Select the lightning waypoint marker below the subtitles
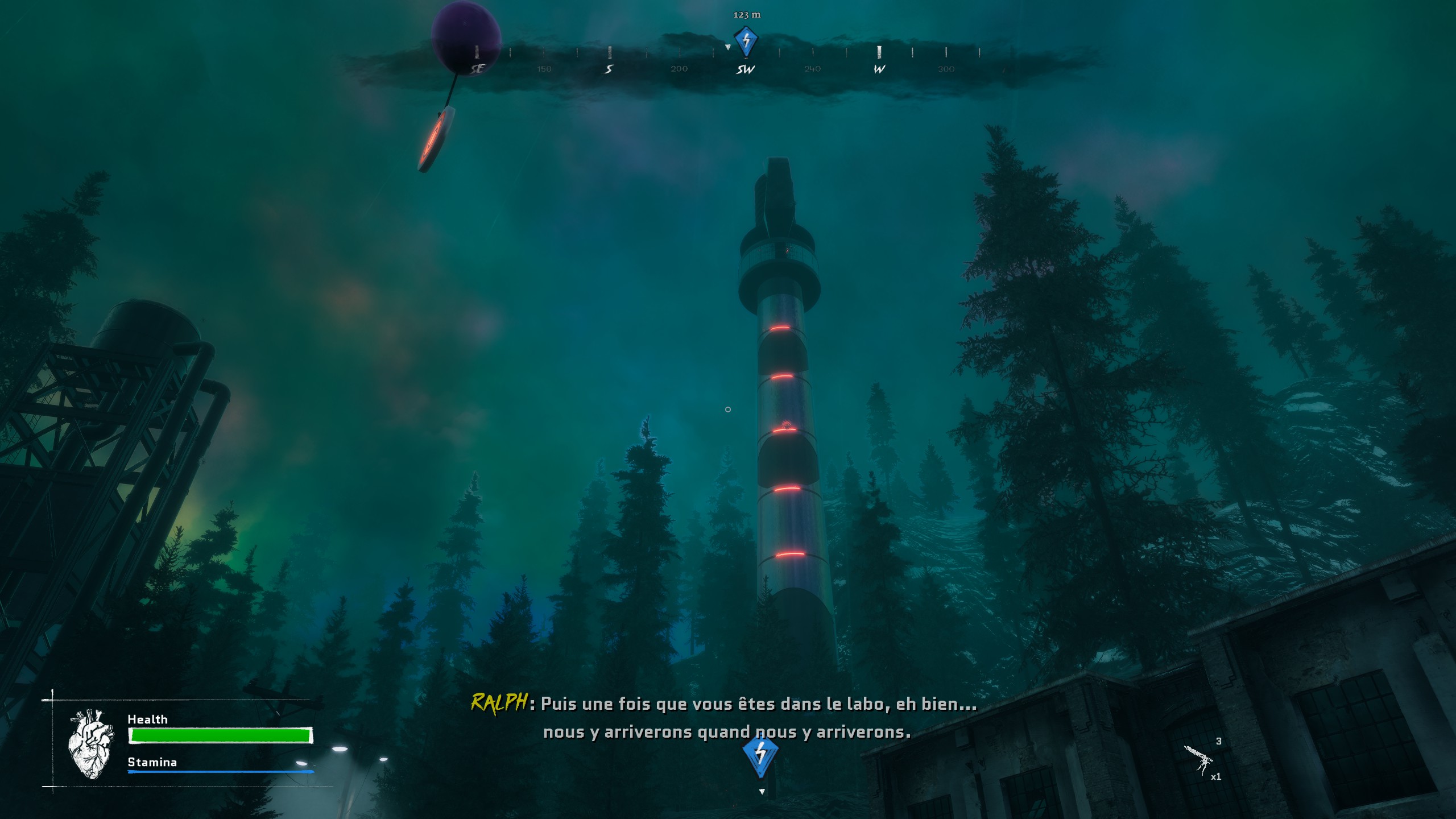 [760, 755]
